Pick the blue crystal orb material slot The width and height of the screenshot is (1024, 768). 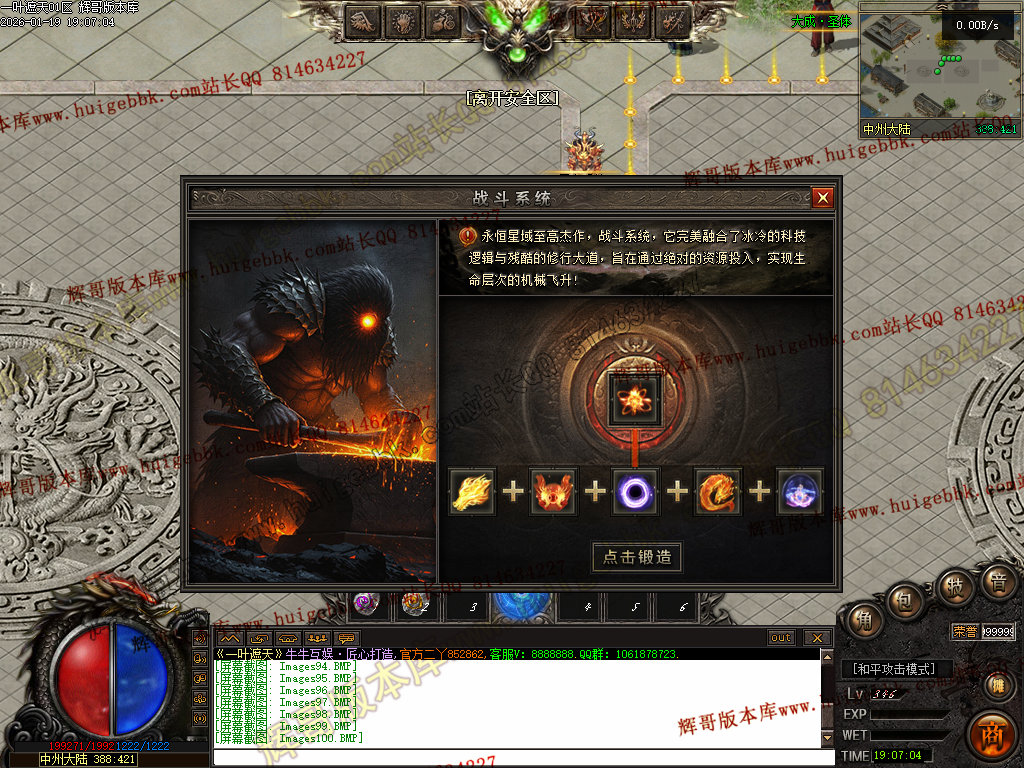pyautogui.click(x=800, y=491)
